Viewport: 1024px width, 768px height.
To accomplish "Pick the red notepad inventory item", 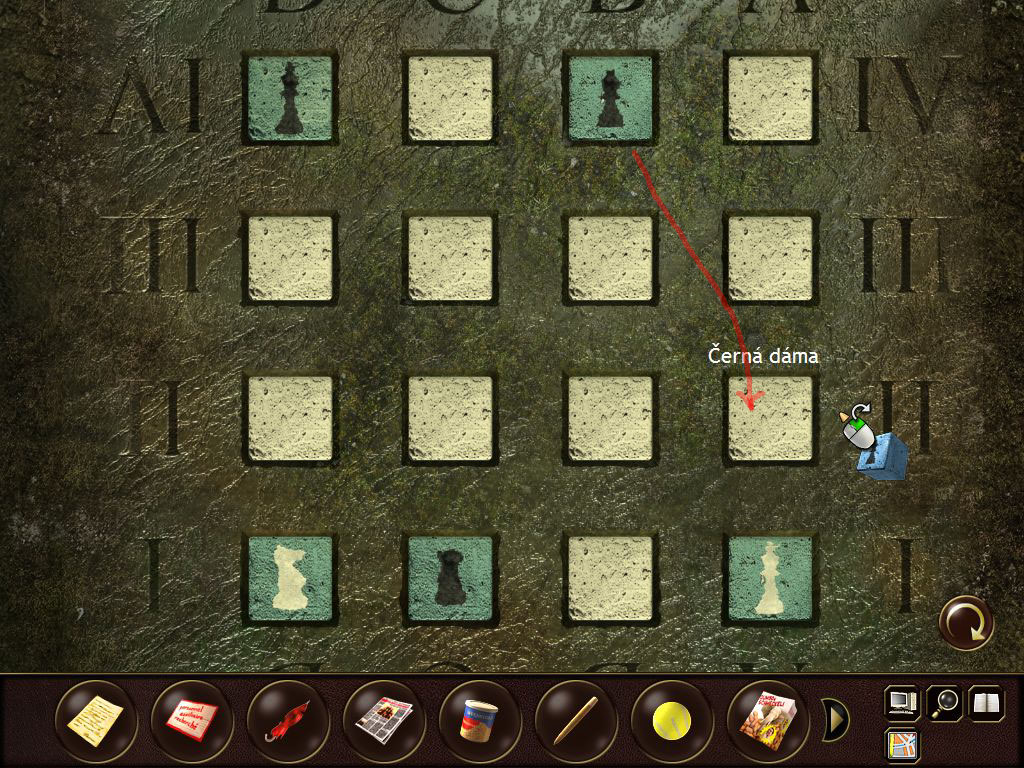I will tap(192, 717).
